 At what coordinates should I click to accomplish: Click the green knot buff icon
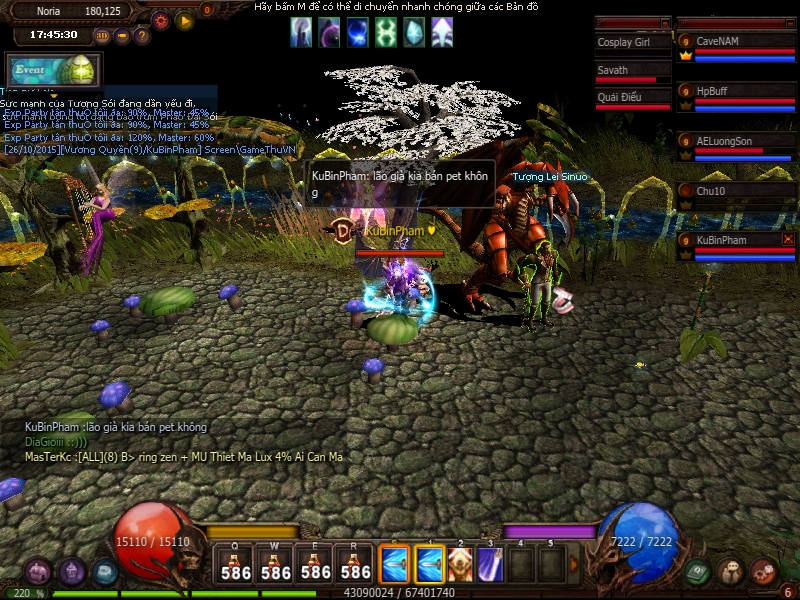coord(385,33)
